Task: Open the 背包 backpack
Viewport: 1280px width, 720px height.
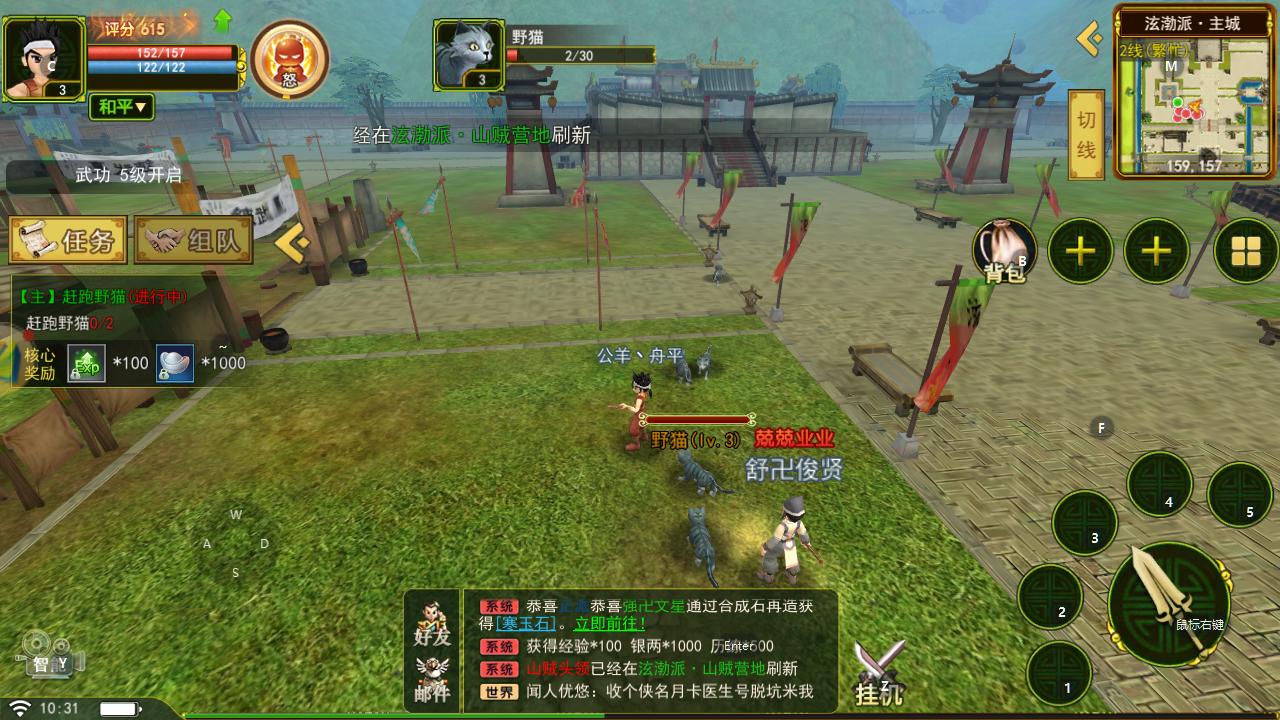Action: [1004, 251]
